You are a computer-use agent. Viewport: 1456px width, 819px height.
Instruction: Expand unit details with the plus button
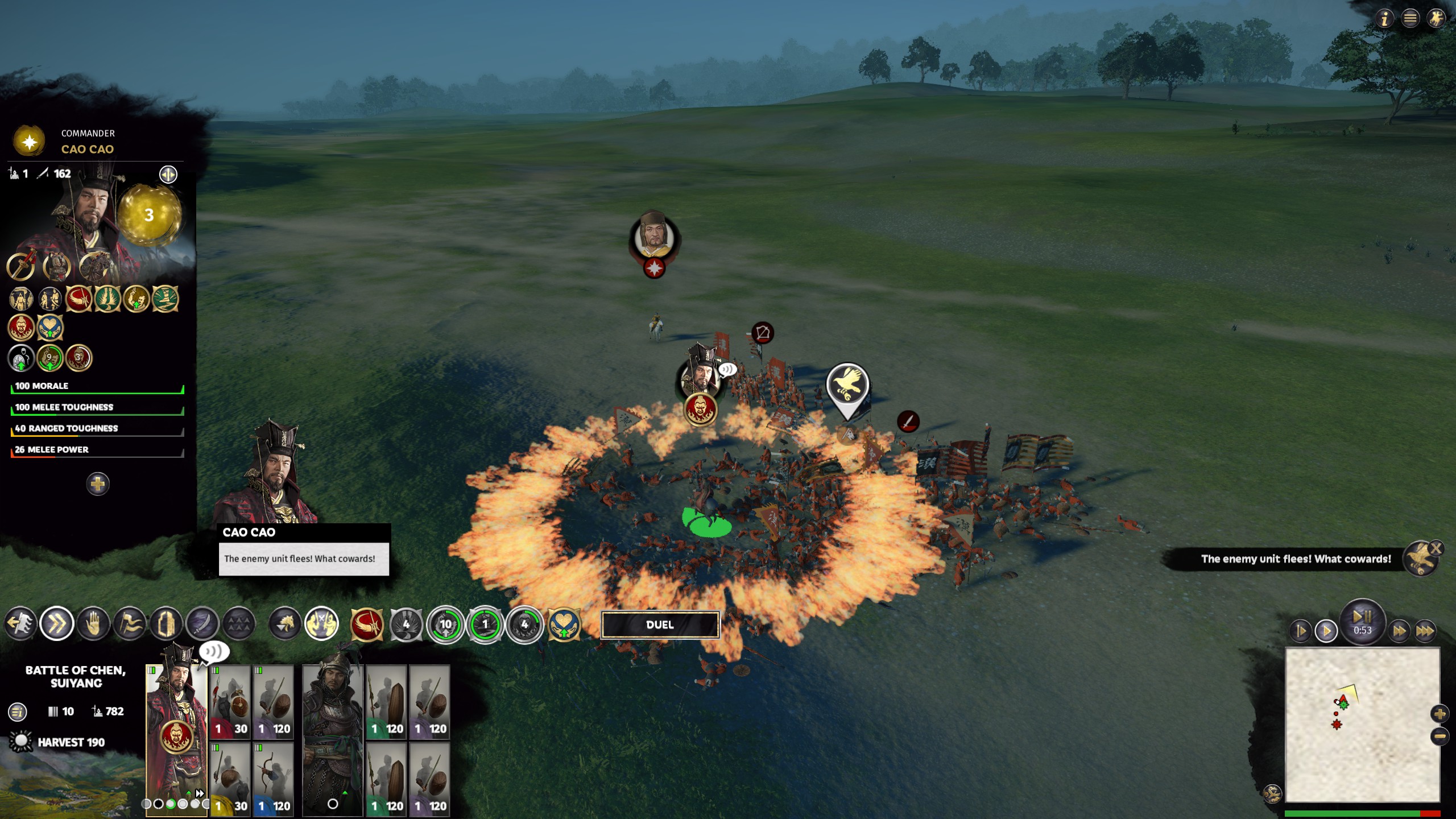point(98,484)
